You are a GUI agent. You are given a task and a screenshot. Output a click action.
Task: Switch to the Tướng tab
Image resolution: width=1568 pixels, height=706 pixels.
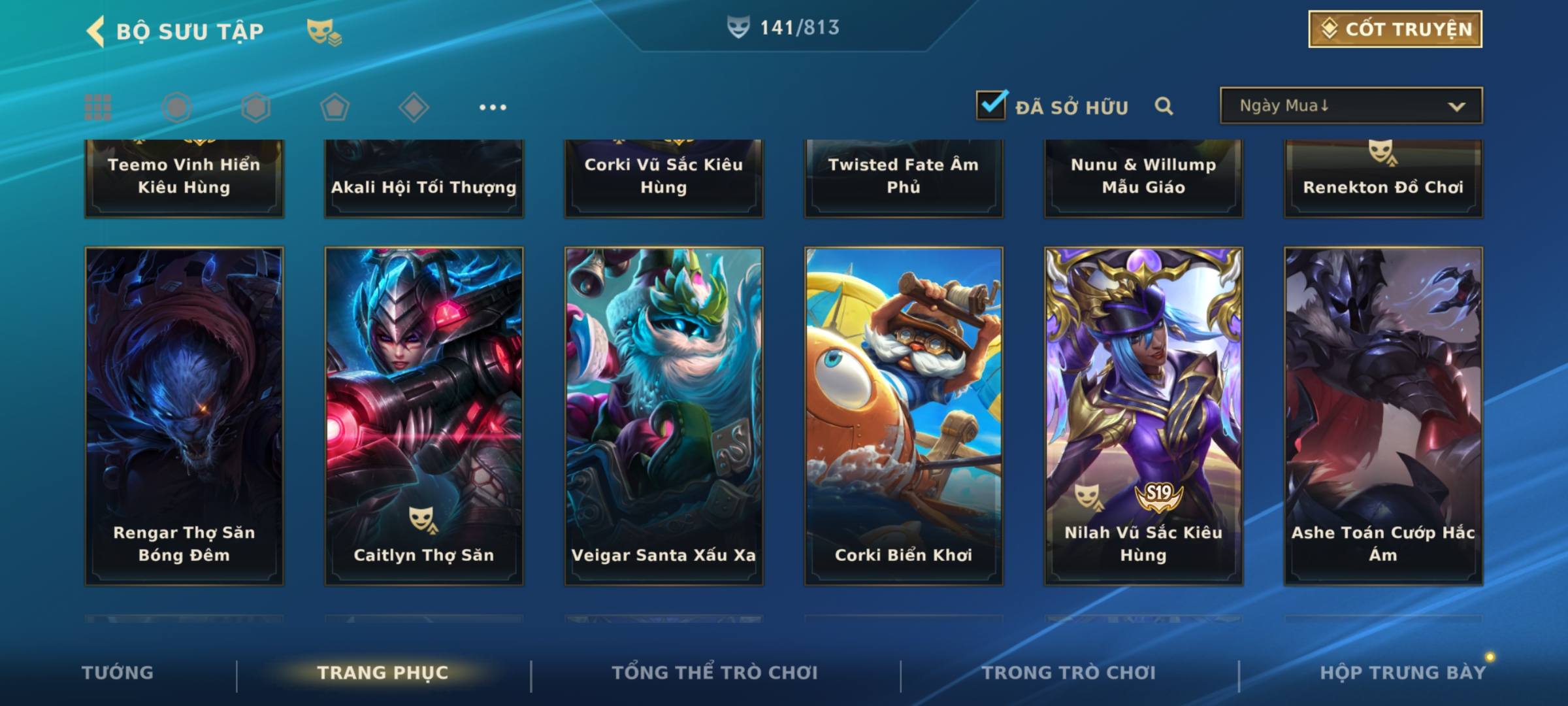[118, 673]
